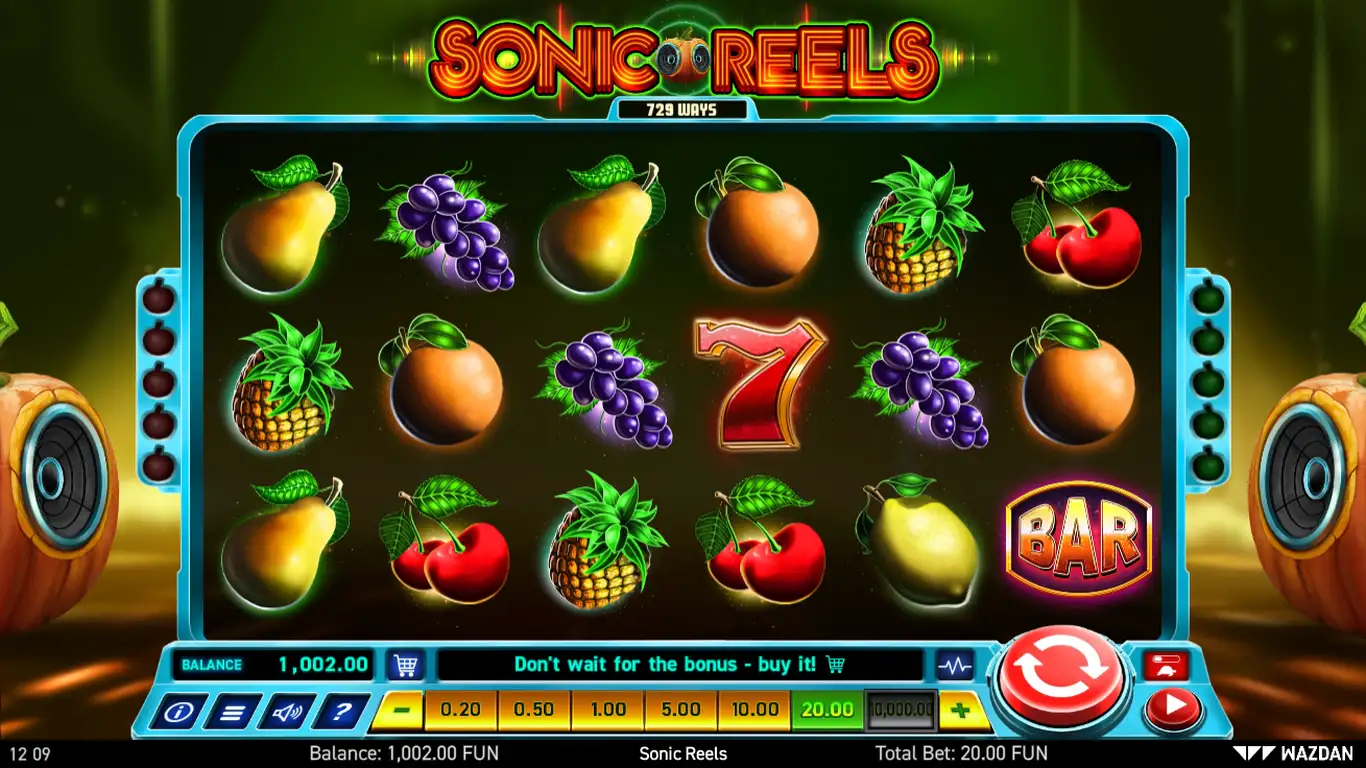Open the hamburger menu
Viewport: 1366px width, 768px height.
click(x=233, y=712)
